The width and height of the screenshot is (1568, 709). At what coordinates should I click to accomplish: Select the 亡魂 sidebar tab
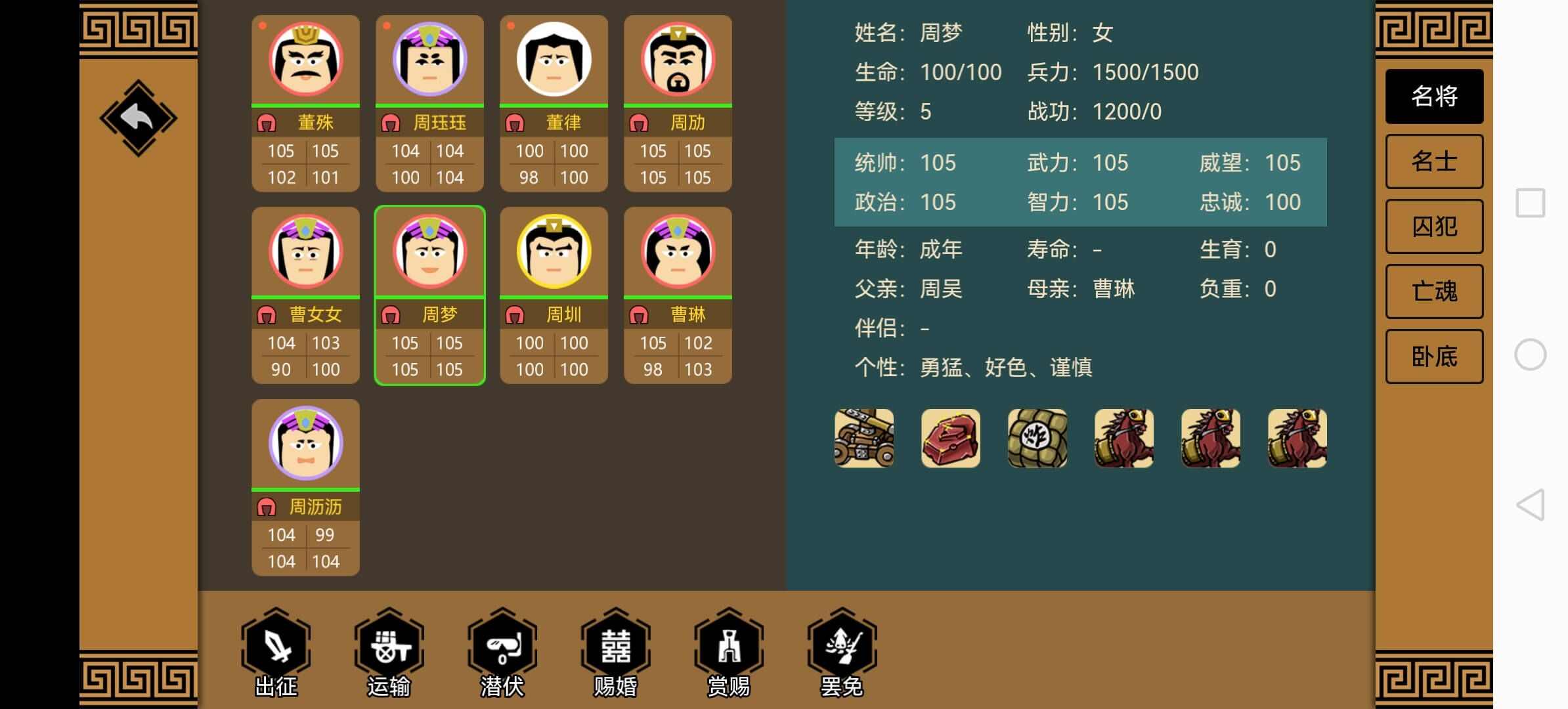pyautogui.click(x=1434, y=291)
